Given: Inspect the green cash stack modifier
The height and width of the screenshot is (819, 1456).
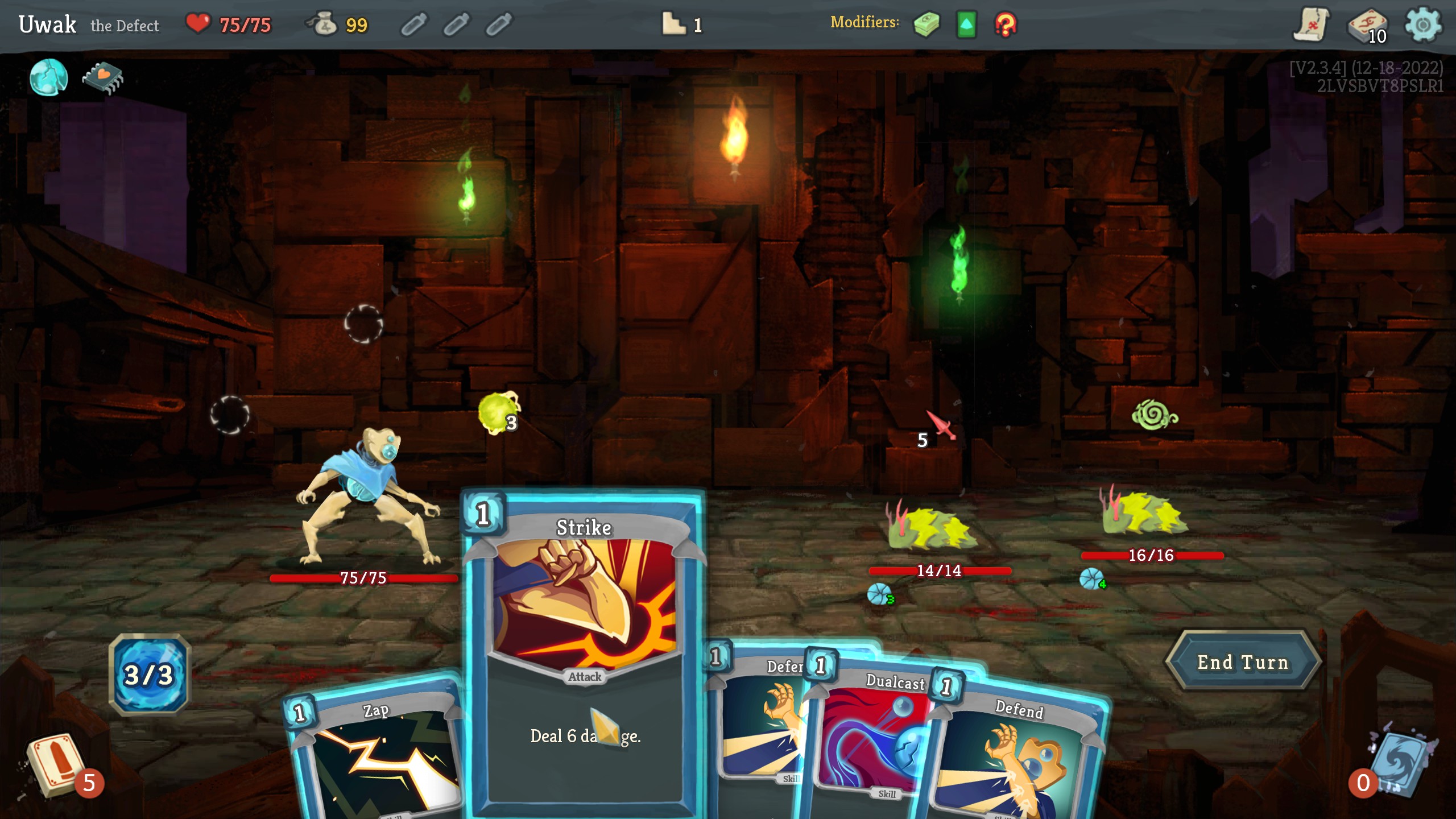Looking at the screenshot, I should [926, 25].
